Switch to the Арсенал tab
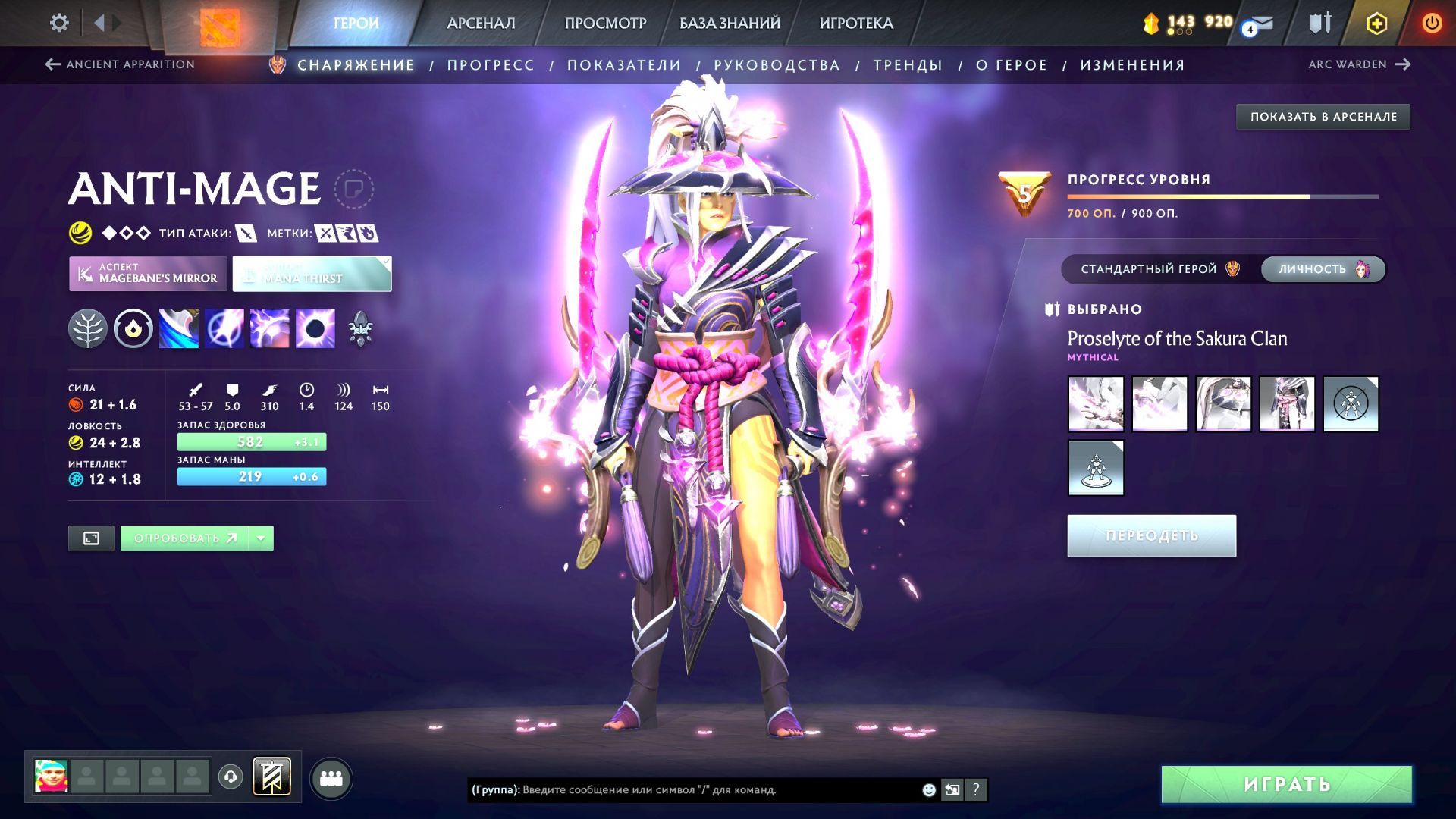This screenshot has height=819, width=1456. coord(481,24)
